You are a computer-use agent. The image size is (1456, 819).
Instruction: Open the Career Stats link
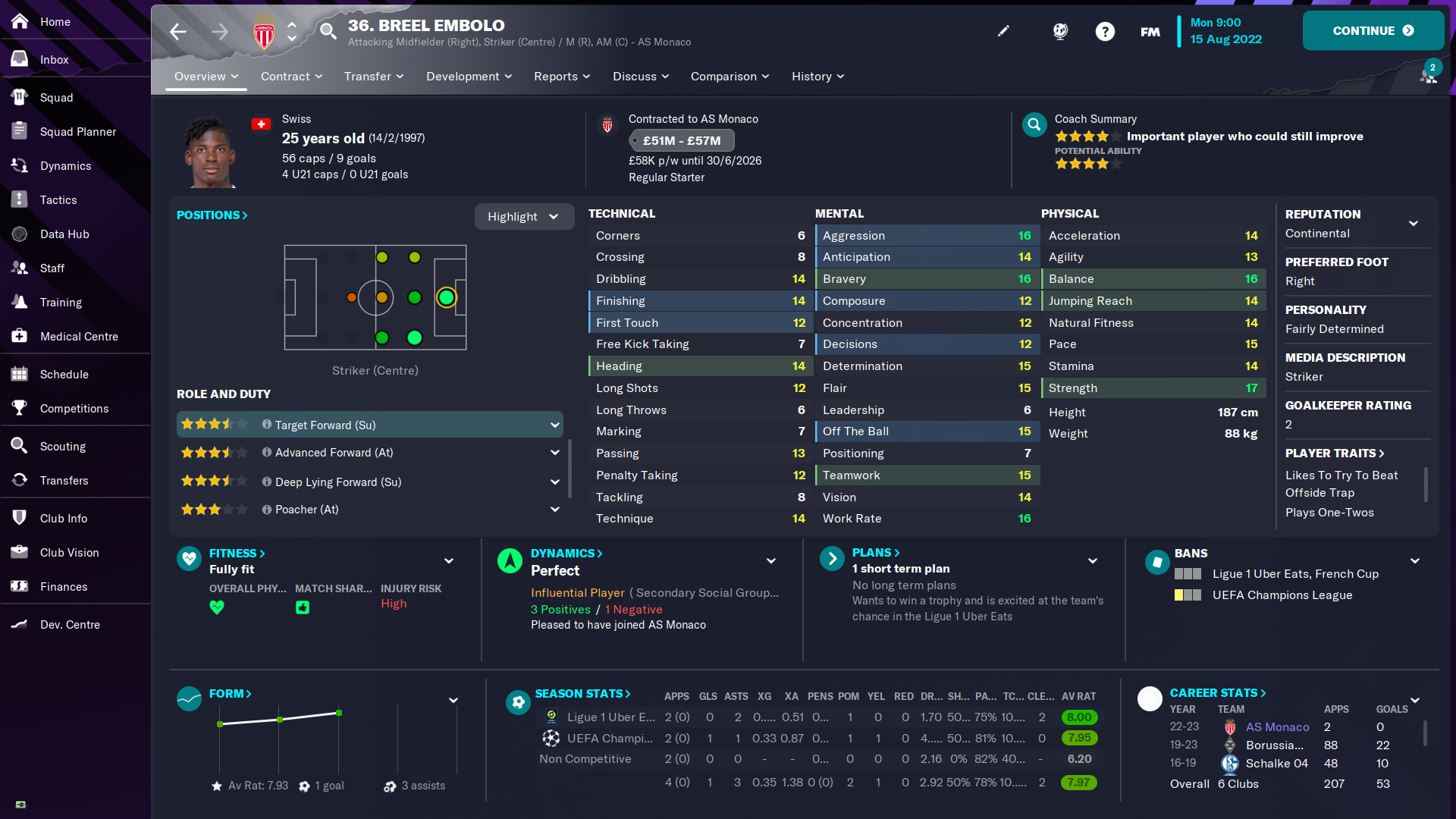click(1217, 692)
